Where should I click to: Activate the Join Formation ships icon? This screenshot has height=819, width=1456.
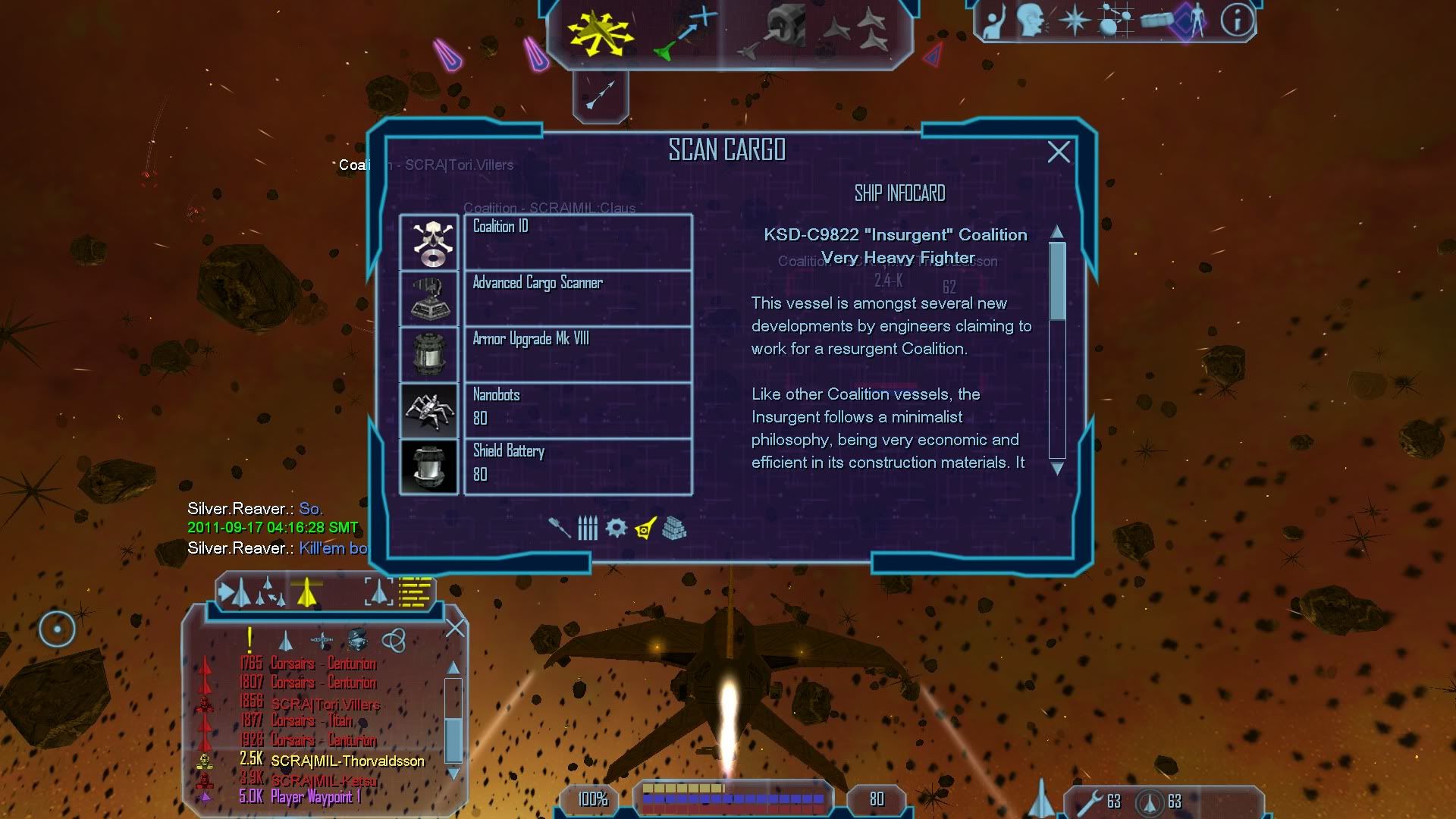tap(857, 30)
